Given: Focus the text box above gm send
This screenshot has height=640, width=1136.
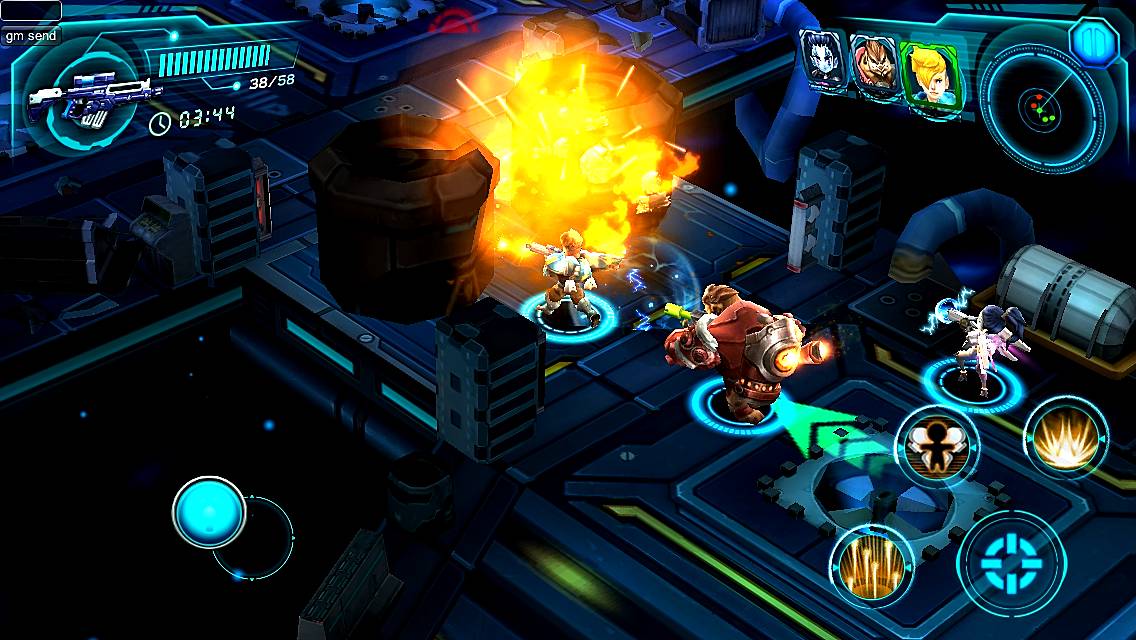Looking at the screenshot, I should pyautogui.click(x=31, y=11).
